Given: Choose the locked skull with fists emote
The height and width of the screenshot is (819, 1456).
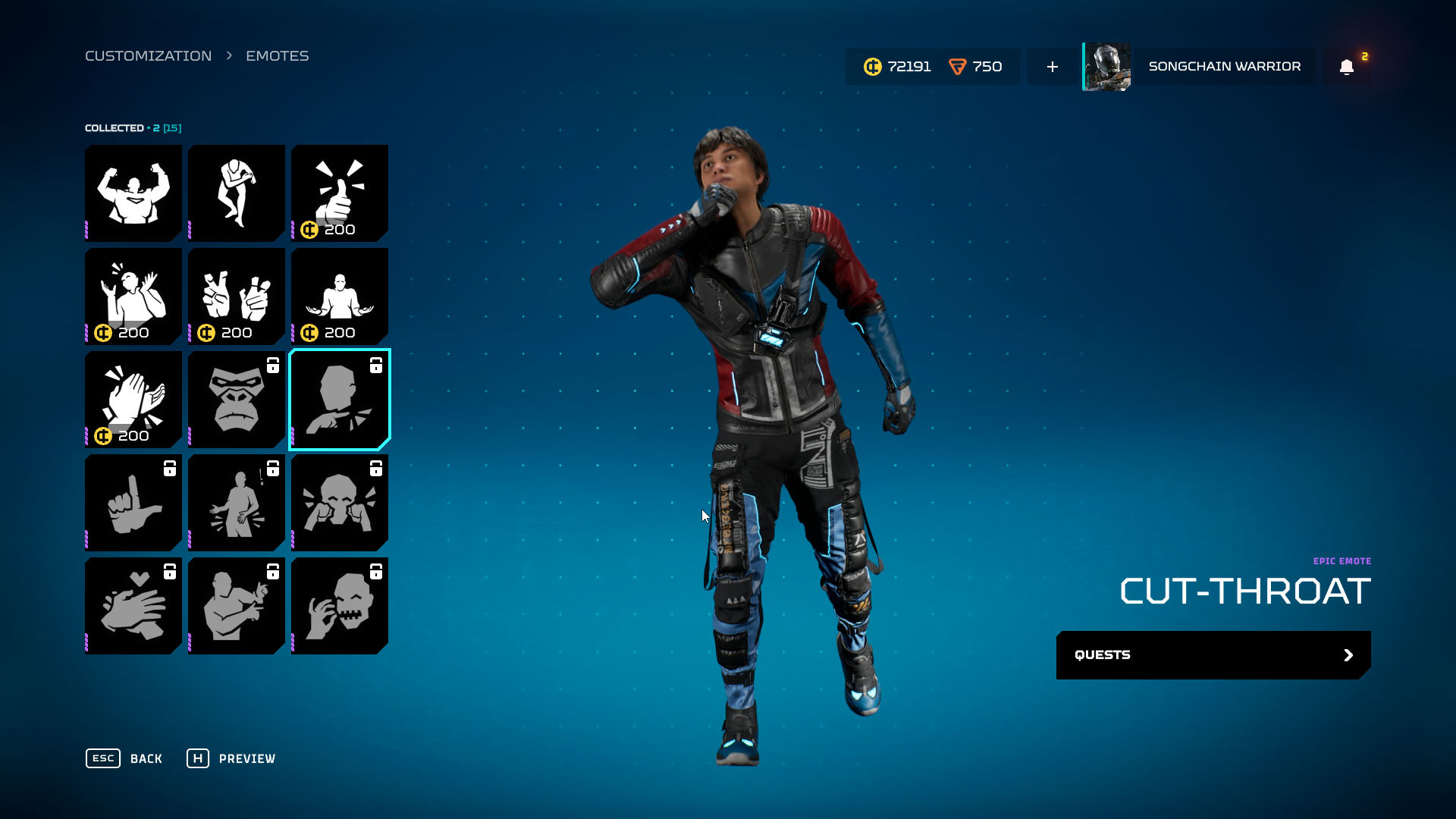Looking at the screenshot, I should (340, 503).
